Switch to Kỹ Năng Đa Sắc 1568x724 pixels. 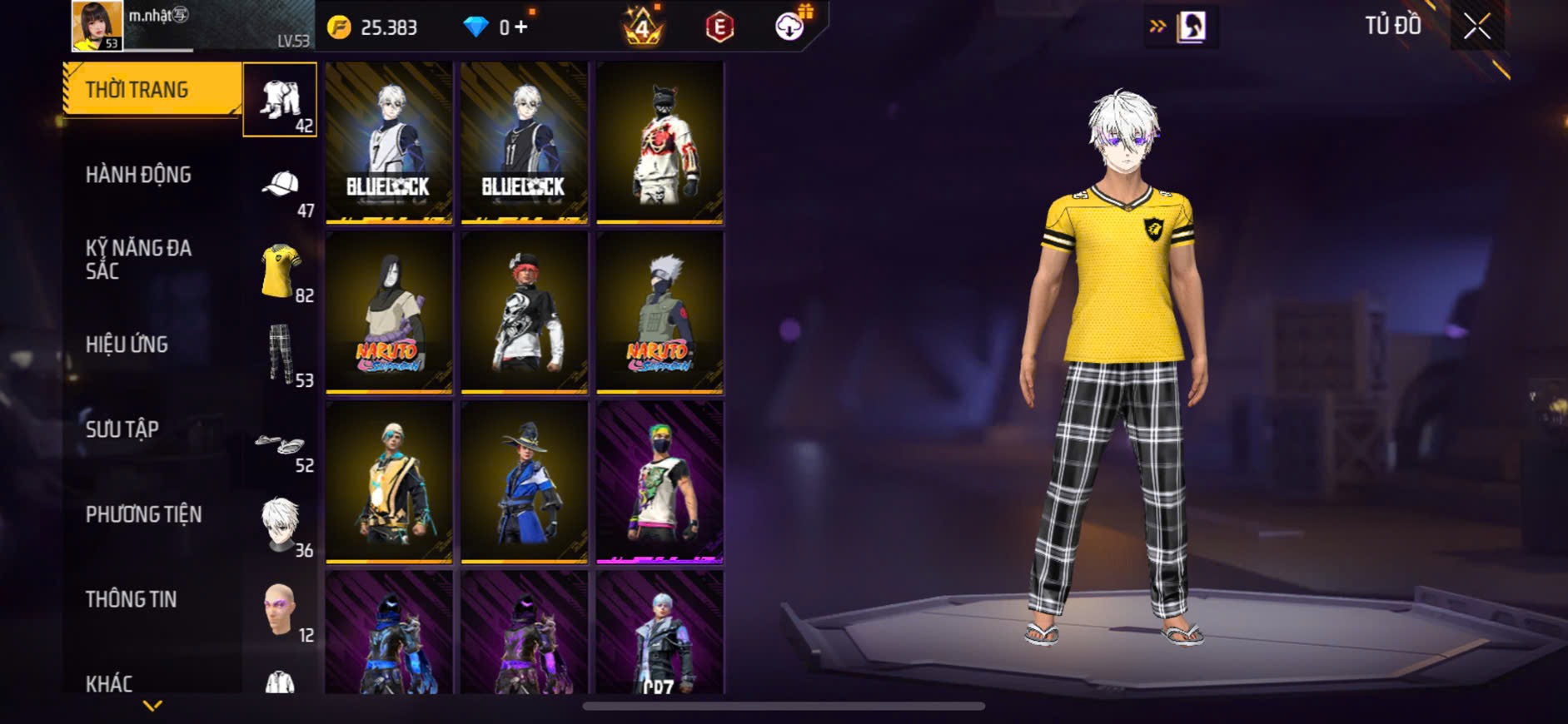[138, 260]
